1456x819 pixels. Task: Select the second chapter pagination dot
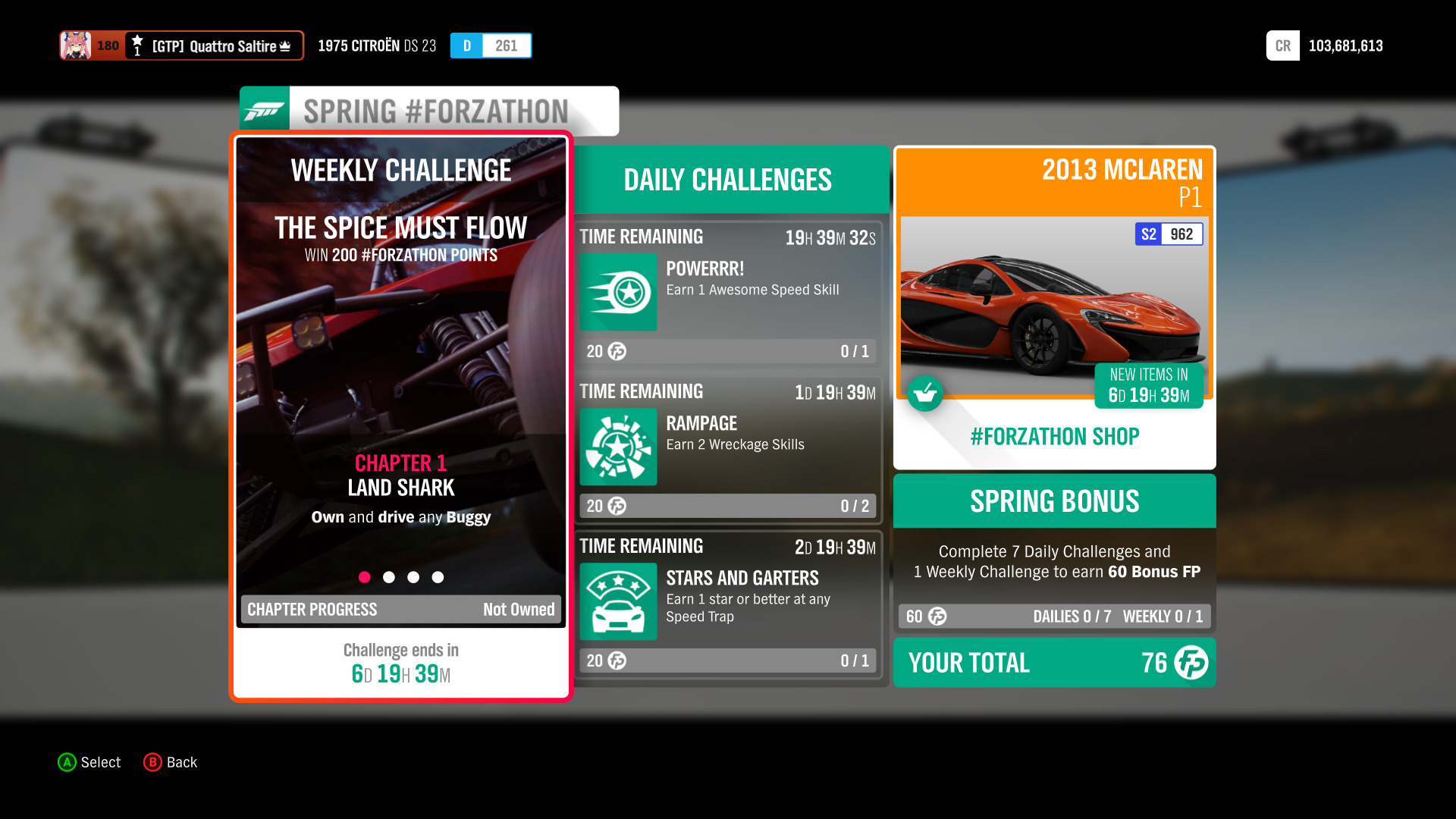coord(389,576)
